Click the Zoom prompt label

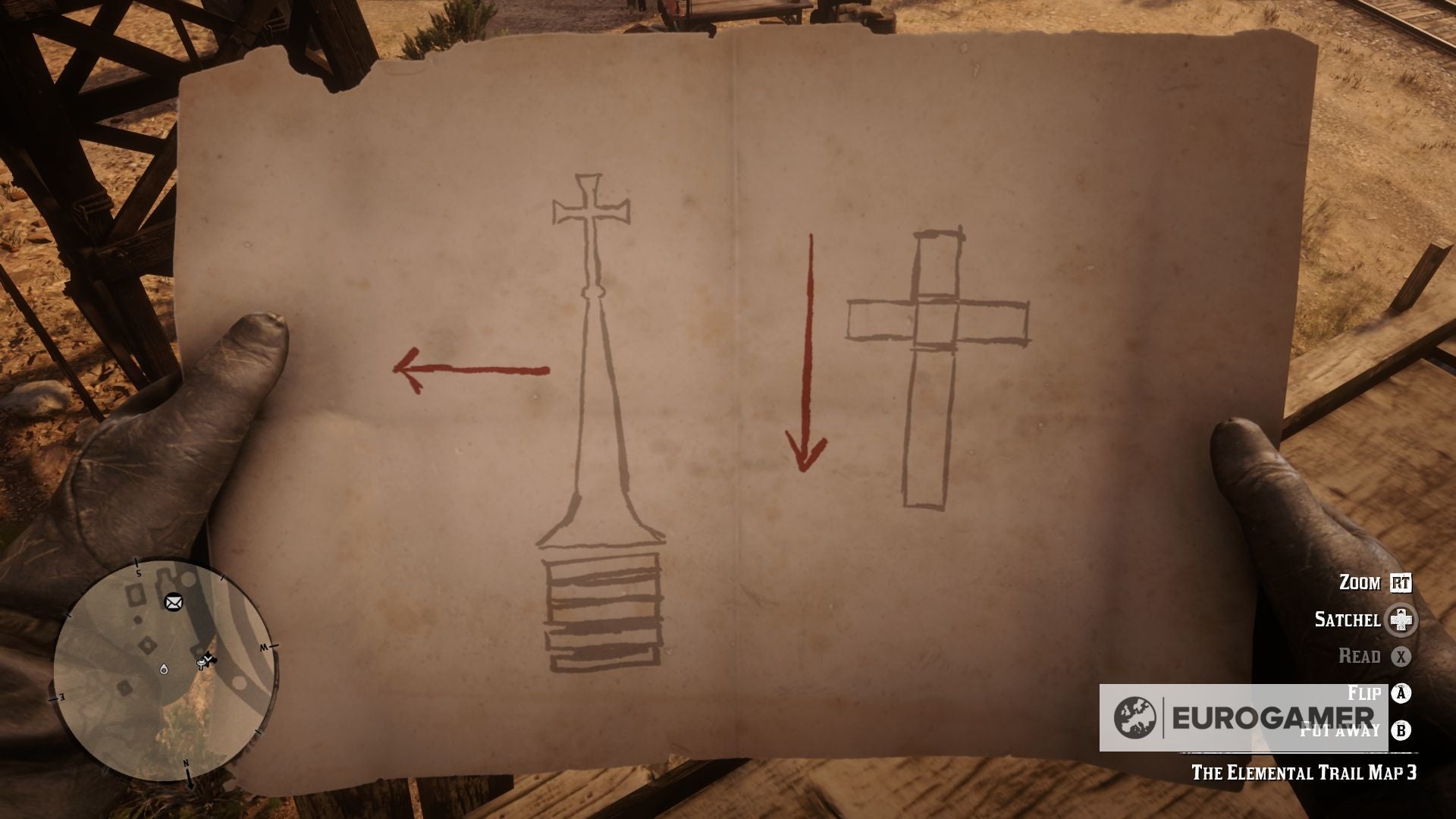coord(1360,582)
